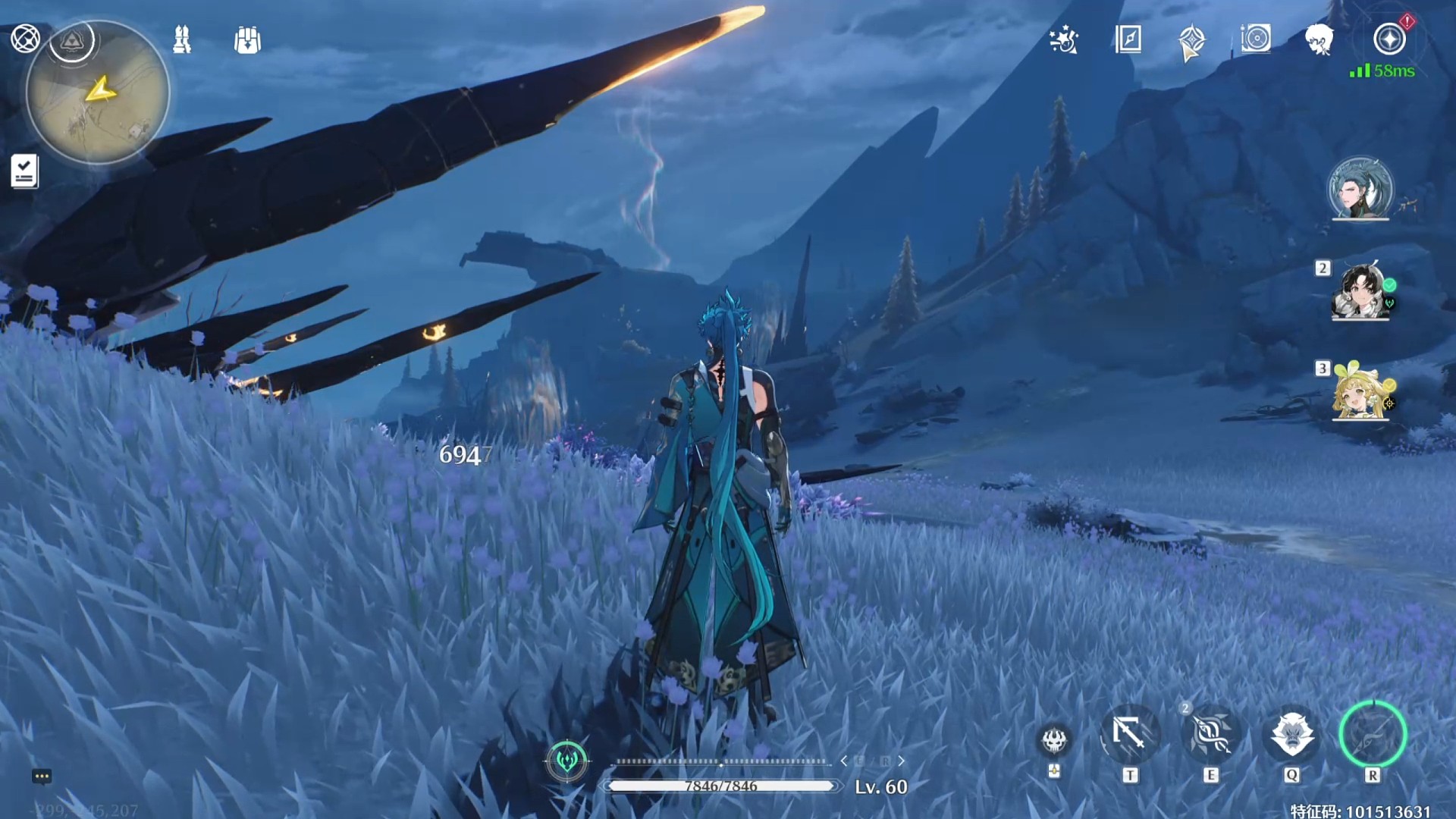The width and height of the screenshot is (1456, 819).
Task: Open the compass star icon with red alert
Action: 1389,39
